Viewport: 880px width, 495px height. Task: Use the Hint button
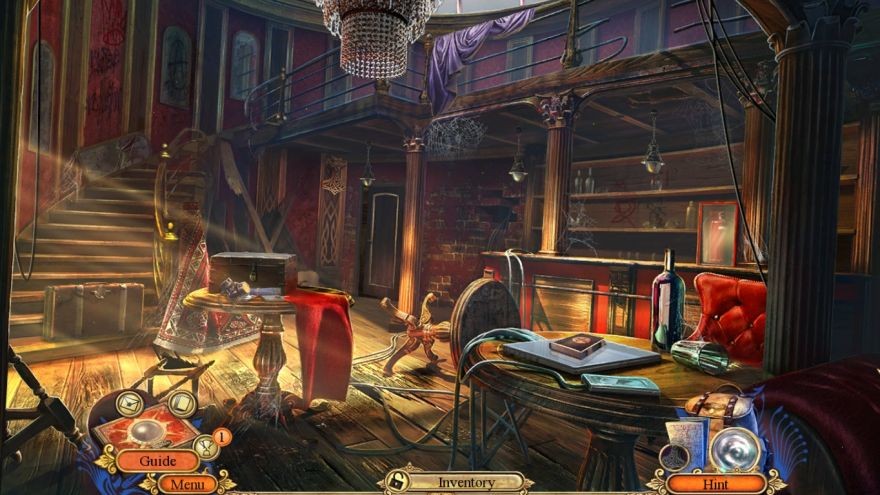[717, 483]
